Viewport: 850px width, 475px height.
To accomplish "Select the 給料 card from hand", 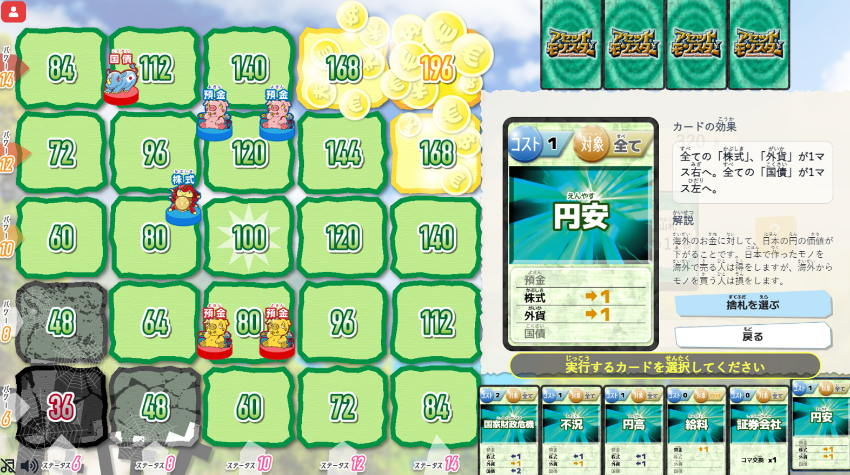I will click(696, 430).
